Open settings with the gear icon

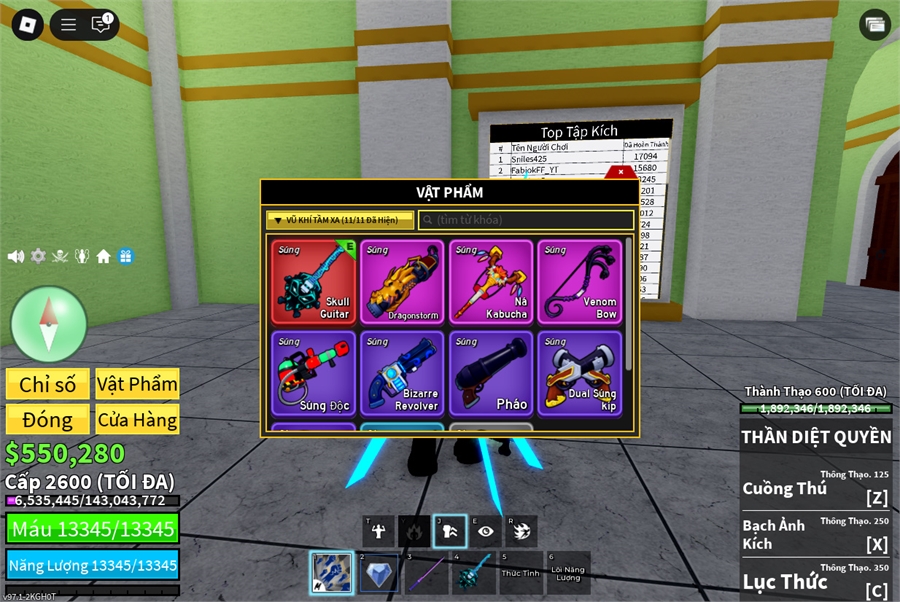click(x=38, y=256)
